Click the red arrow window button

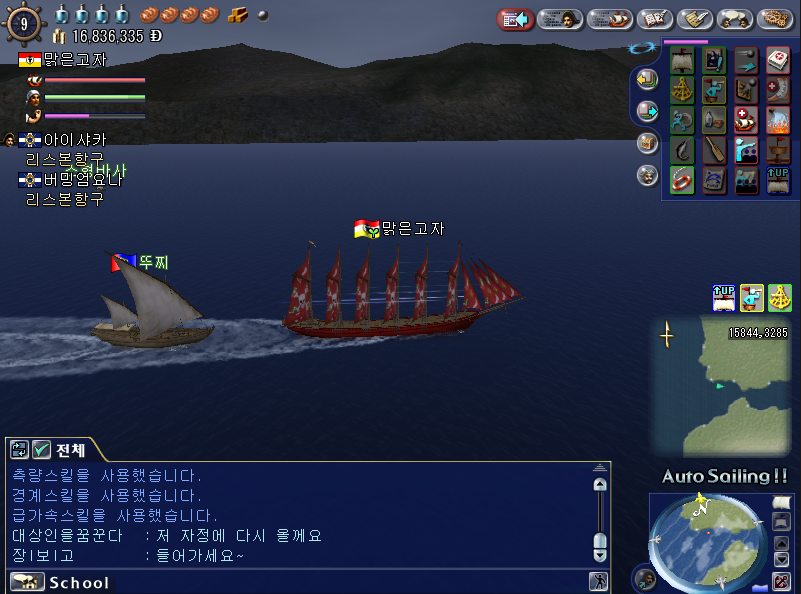pos(515,19)
